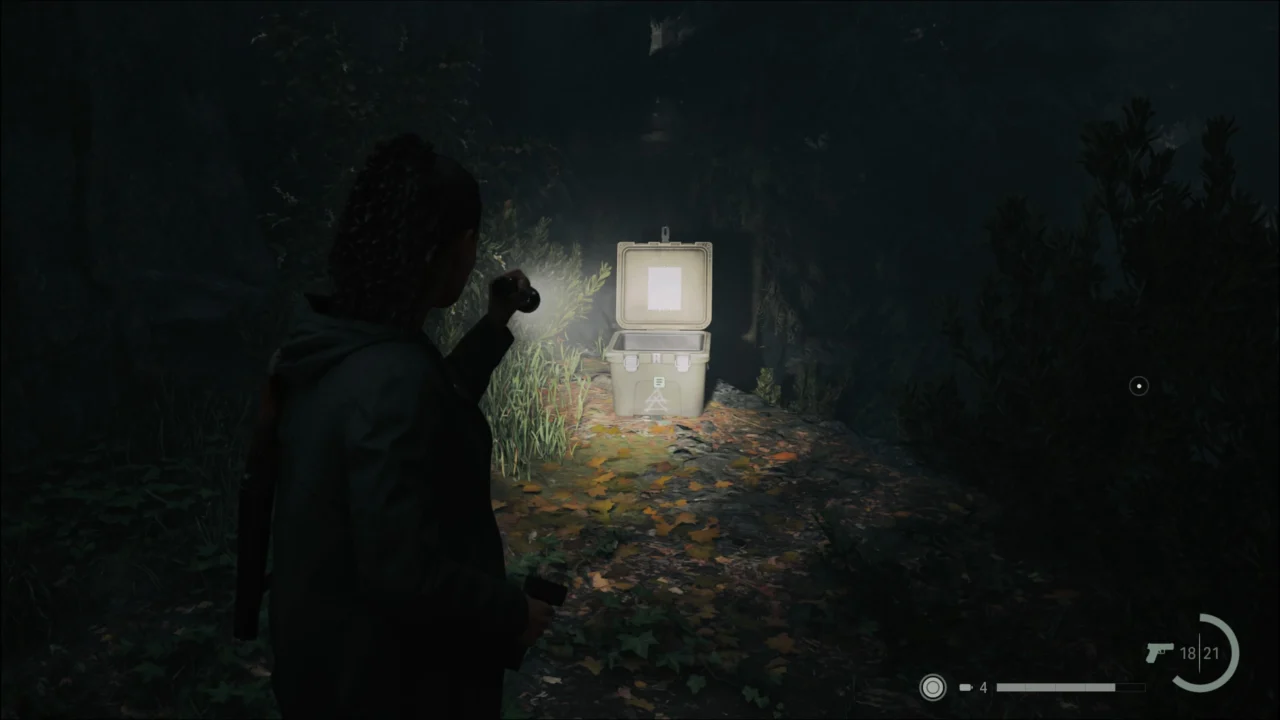Click the pistol icon in the HUD
This screenshot has height=720, width=1280.
(1160, 653)
